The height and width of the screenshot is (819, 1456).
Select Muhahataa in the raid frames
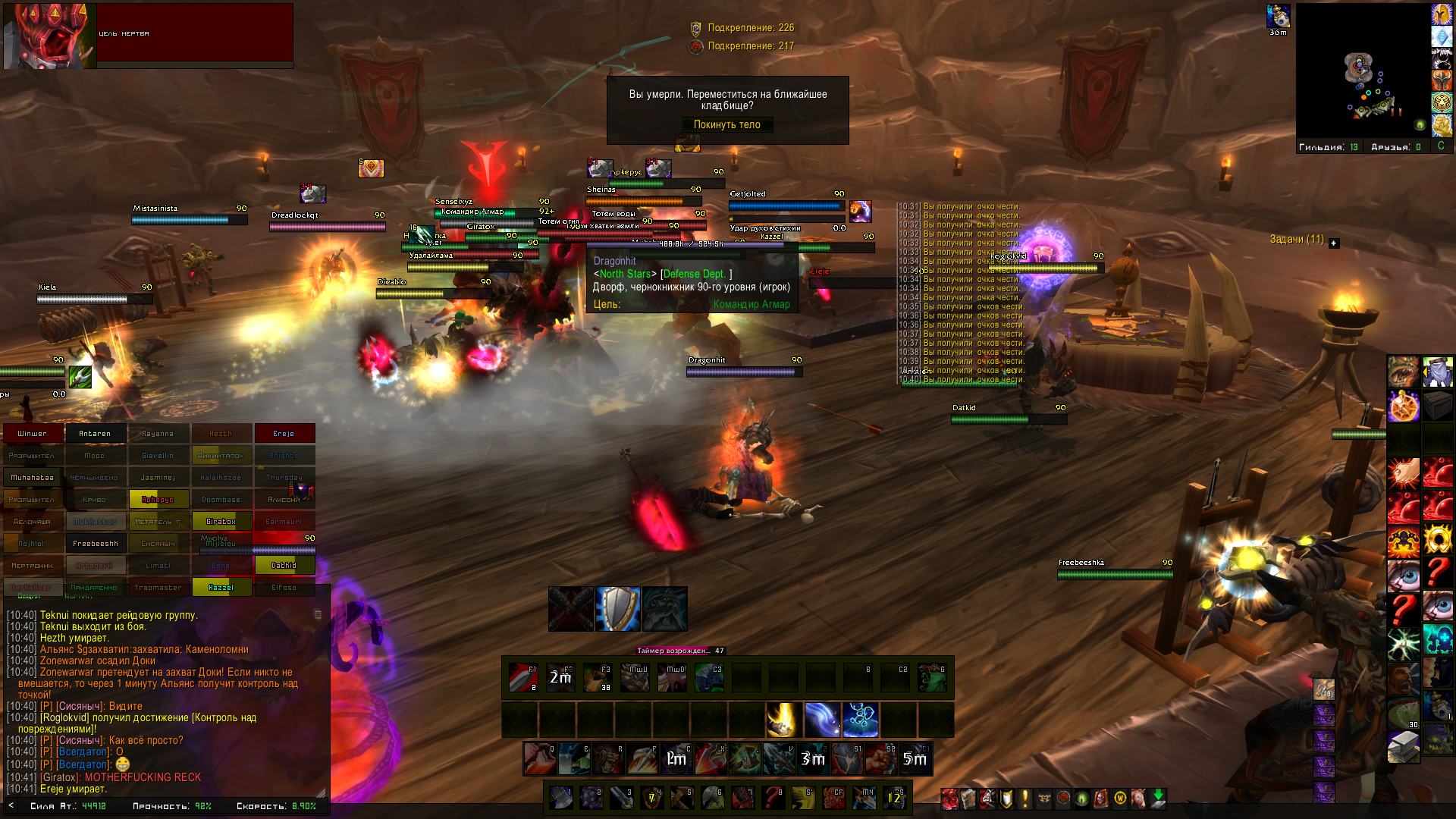click(x=33, y=478)
